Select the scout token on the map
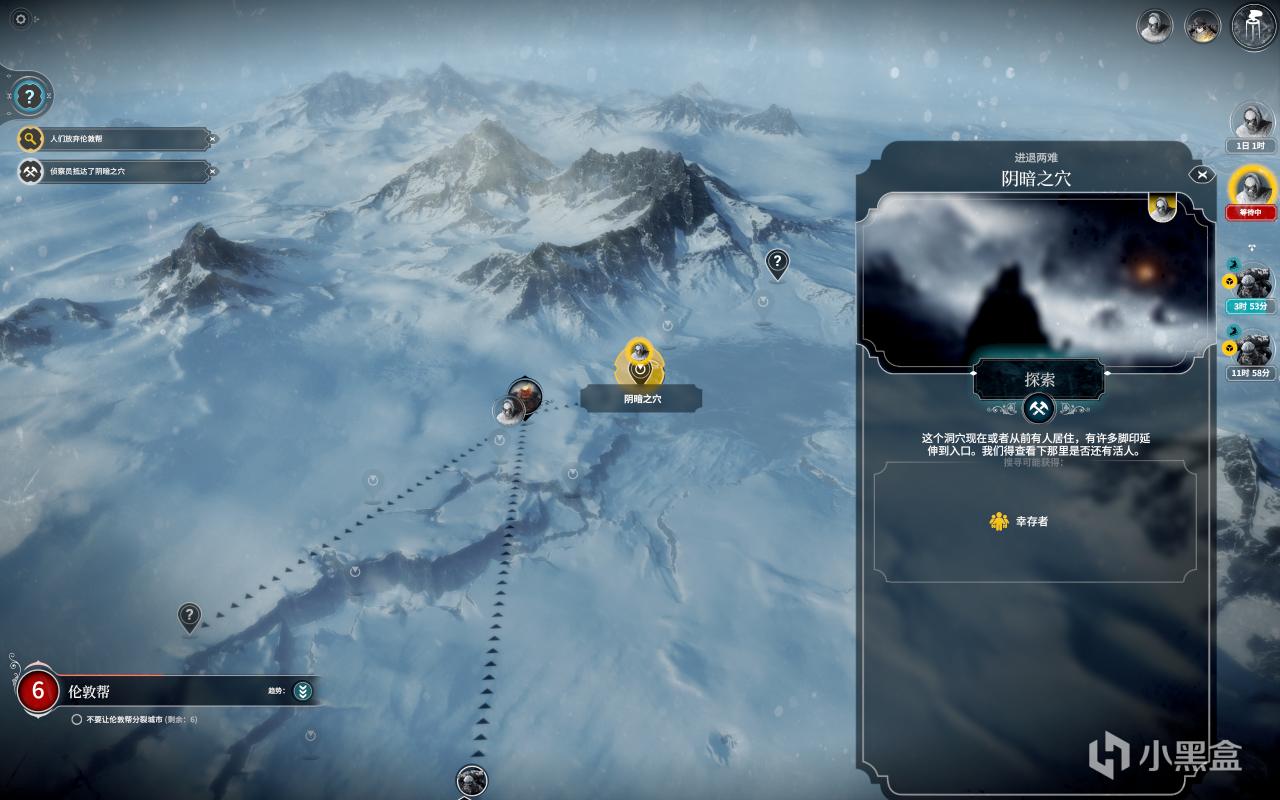This screenshot has width=1280, height=800. pyautogui.click(x=509, y=410)
